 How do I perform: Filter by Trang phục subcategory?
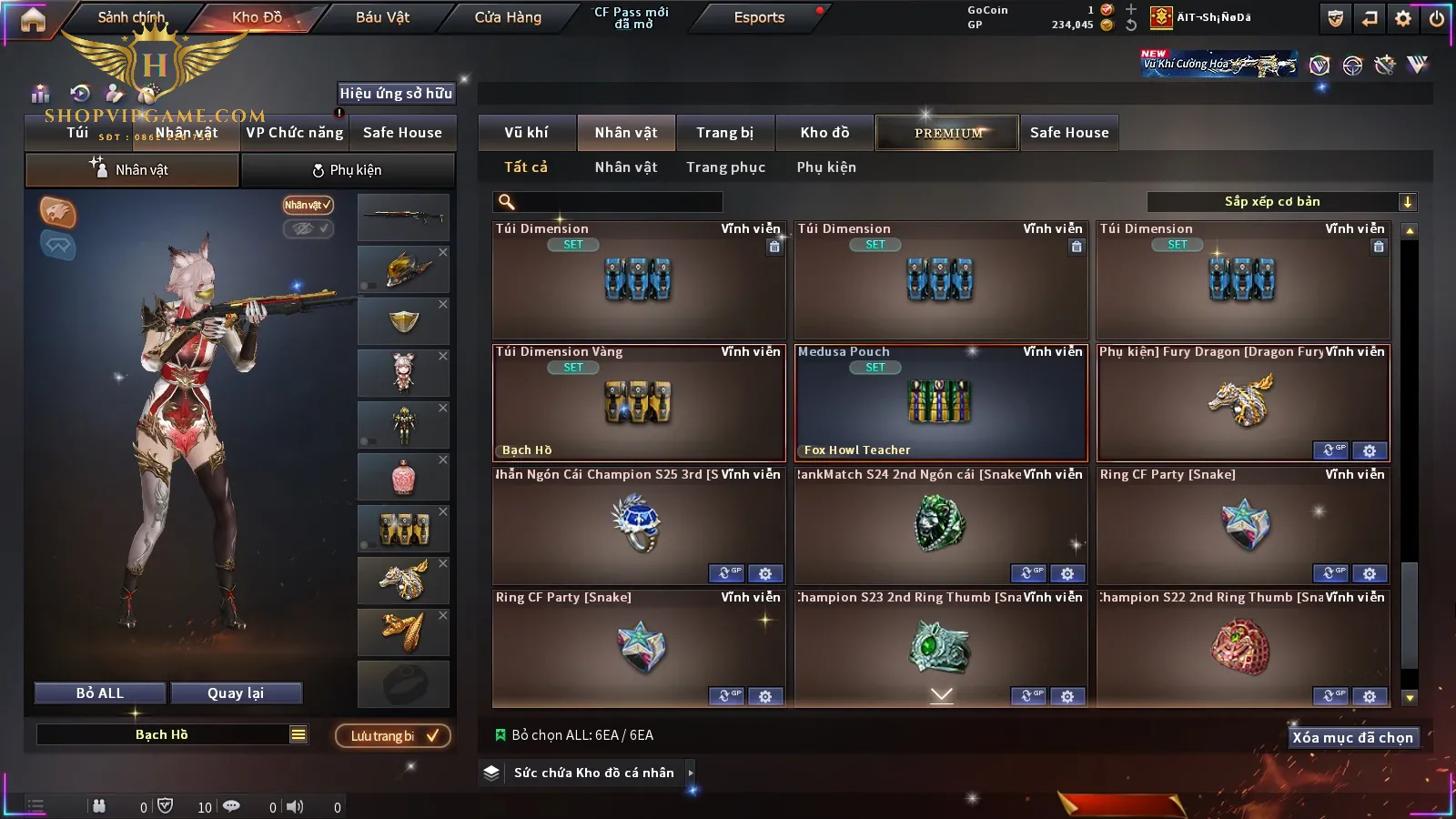pyautogui.click(x=725, y=167)
